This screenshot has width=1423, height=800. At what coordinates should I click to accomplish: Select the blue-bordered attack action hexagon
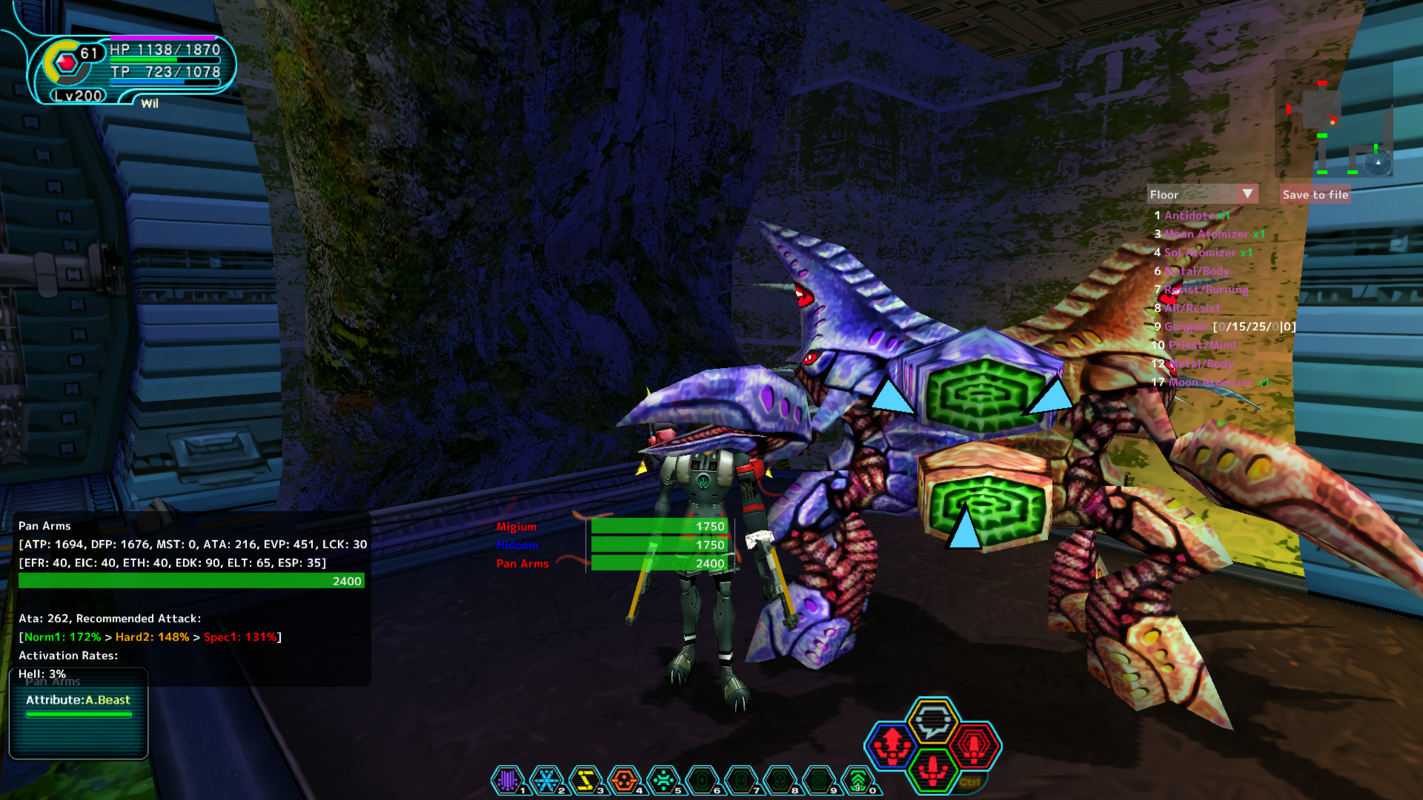click(890, 746)
